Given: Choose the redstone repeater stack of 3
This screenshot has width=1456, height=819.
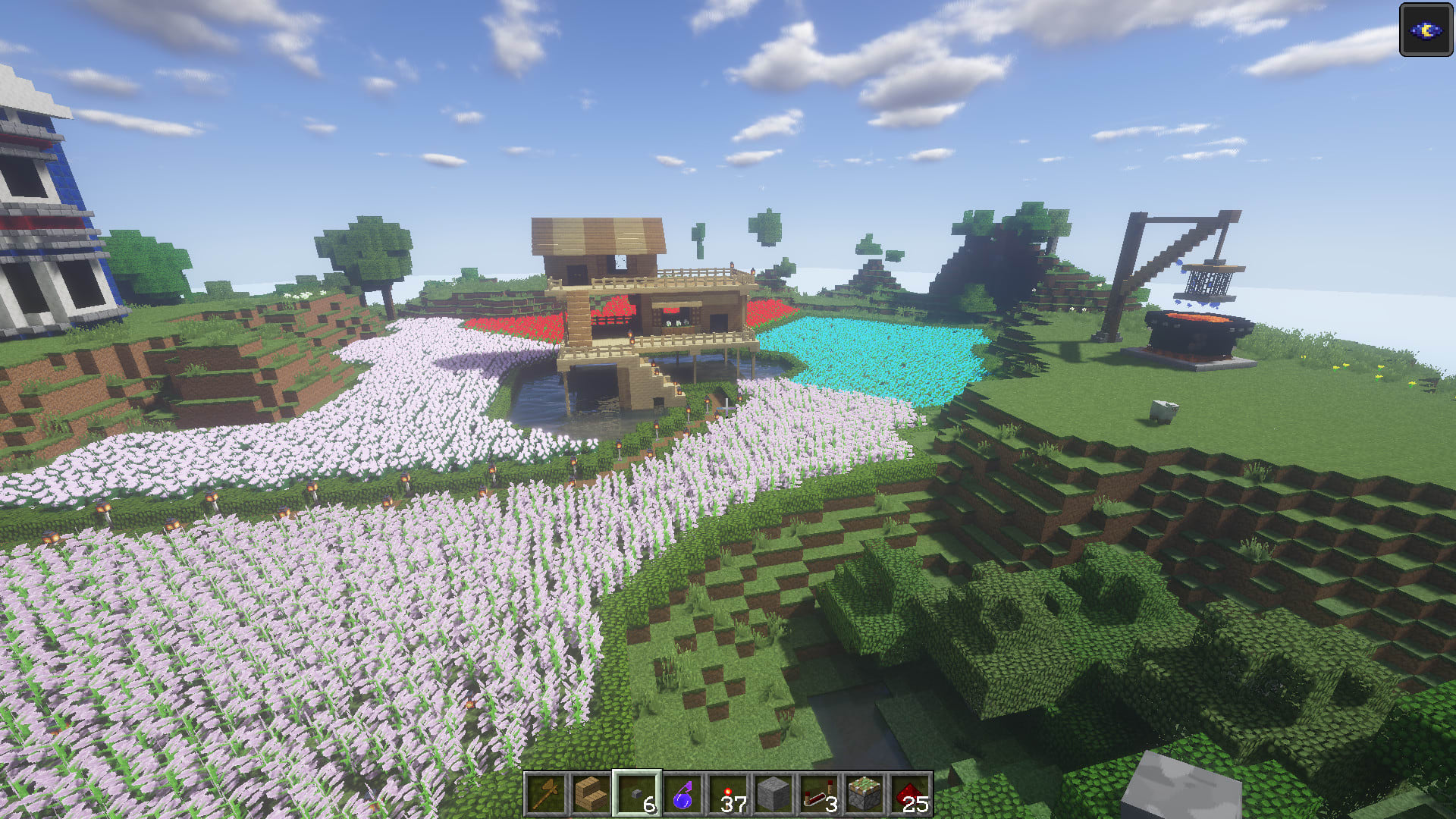Looking at the screenshot, I should (819, 794).
